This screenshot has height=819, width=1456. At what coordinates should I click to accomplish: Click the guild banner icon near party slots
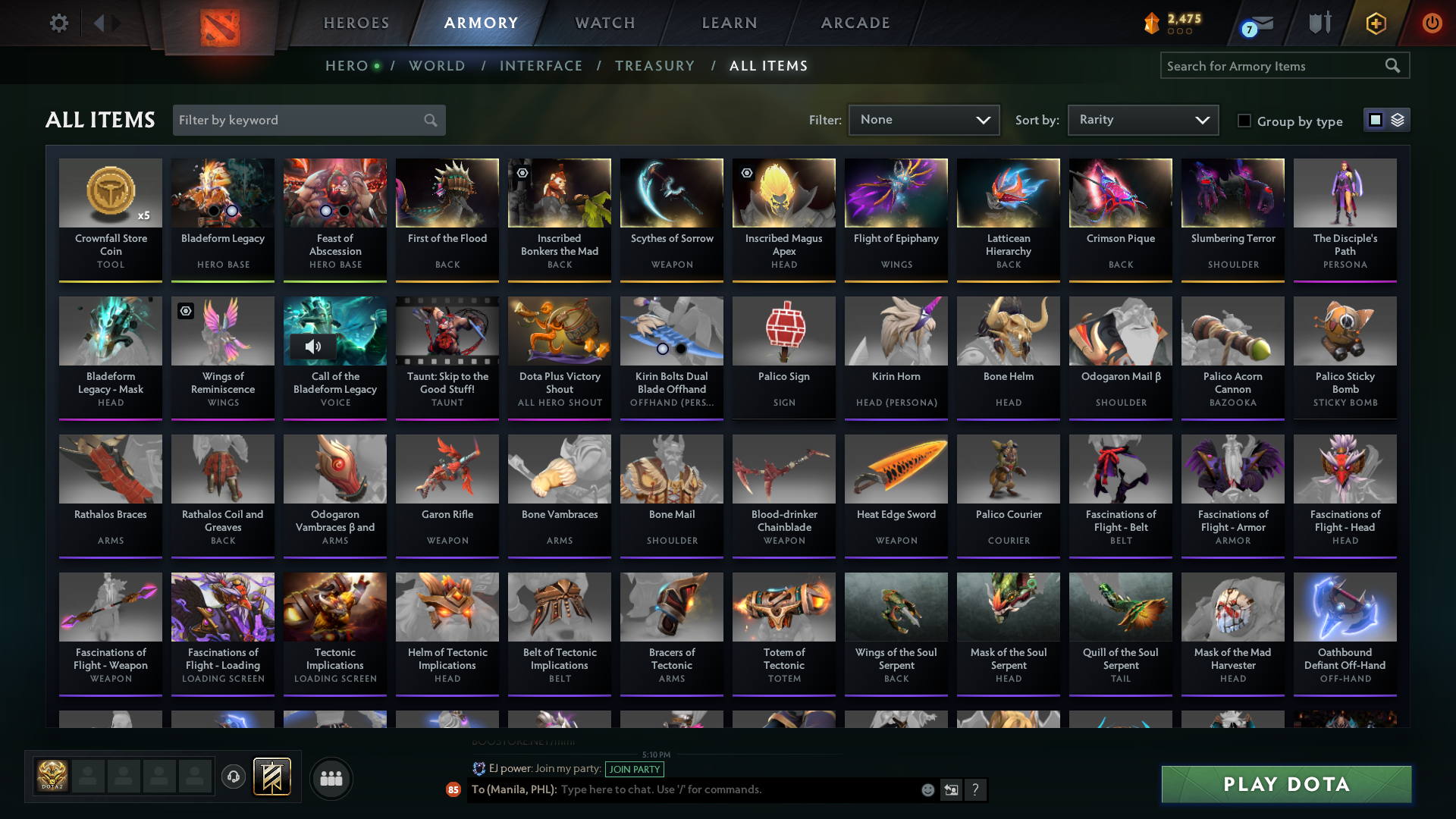[273, 777]
